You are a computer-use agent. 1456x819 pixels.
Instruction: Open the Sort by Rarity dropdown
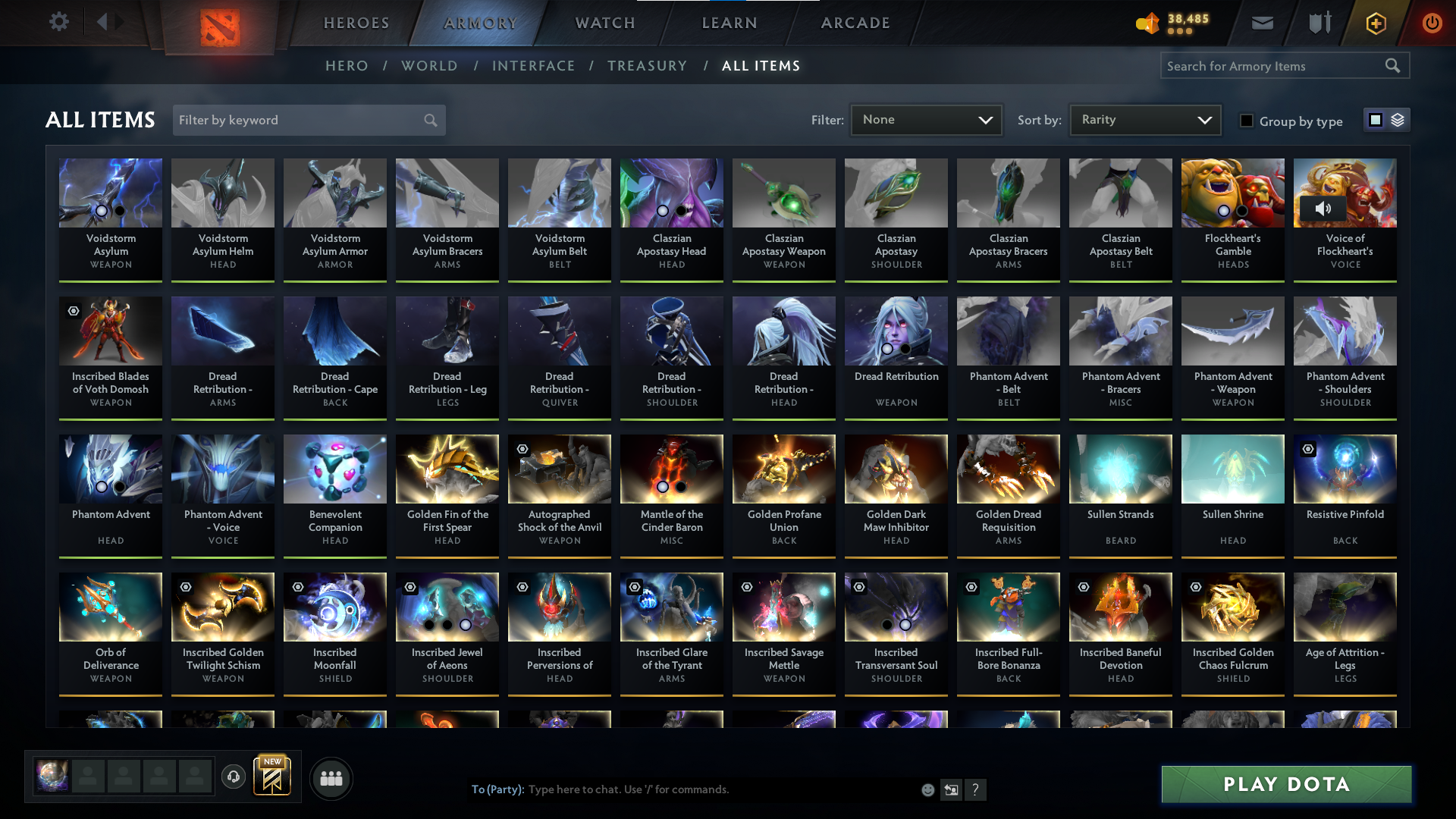point(1144,119)
